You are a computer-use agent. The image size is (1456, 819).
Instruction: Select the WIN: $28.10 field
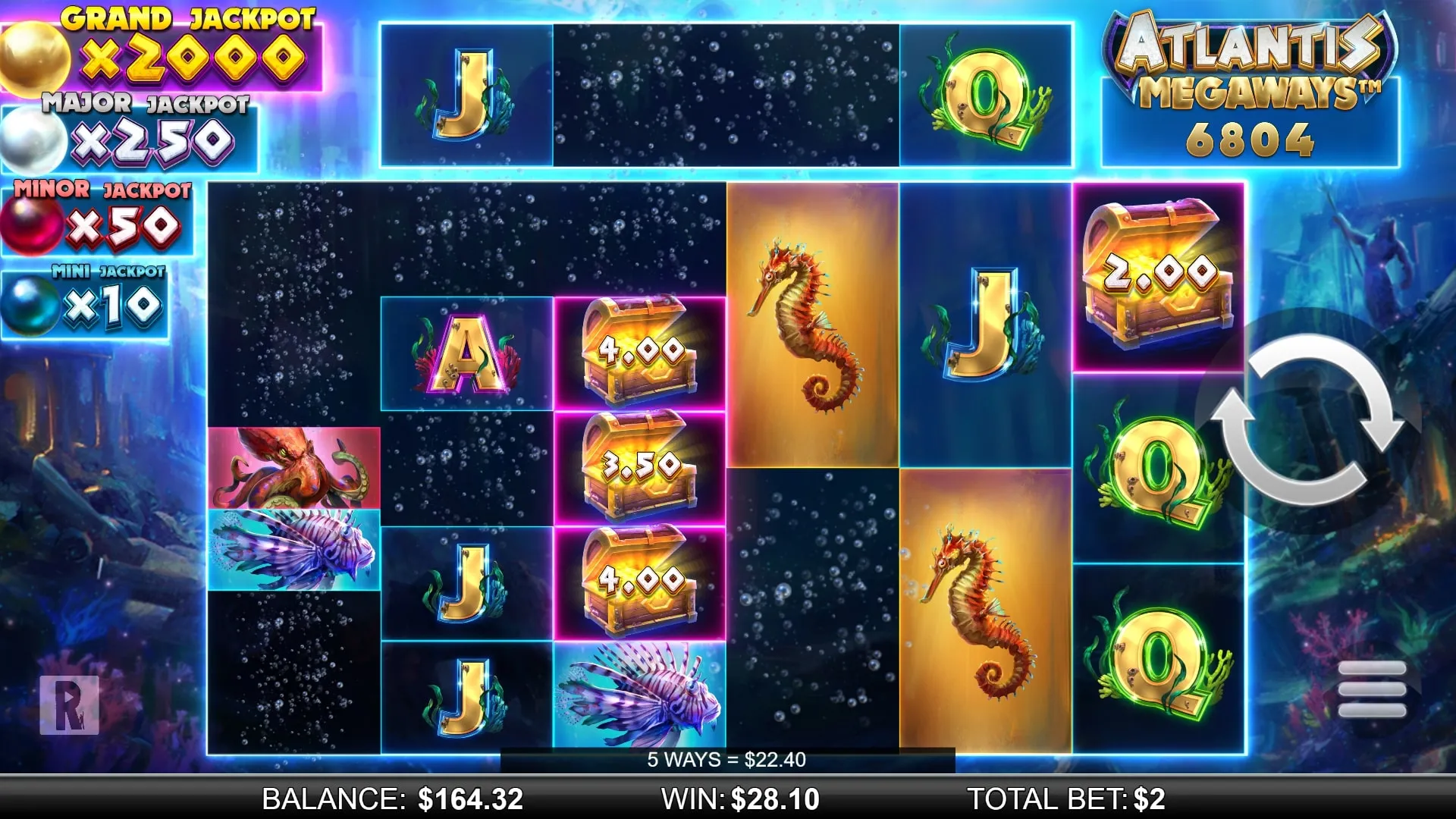coord(739,799)
